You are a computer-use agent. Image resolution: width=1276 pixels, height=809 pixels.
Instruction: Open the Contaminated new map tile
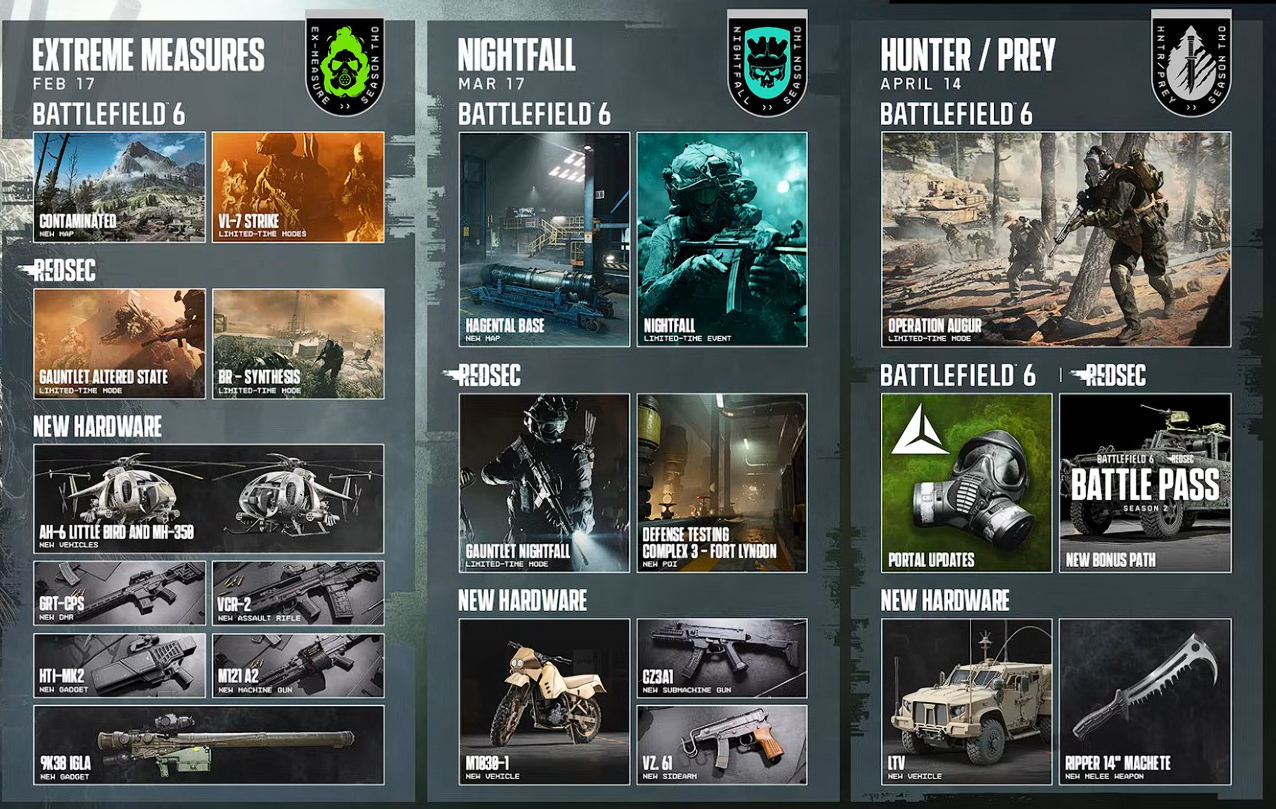click(119, 187)
